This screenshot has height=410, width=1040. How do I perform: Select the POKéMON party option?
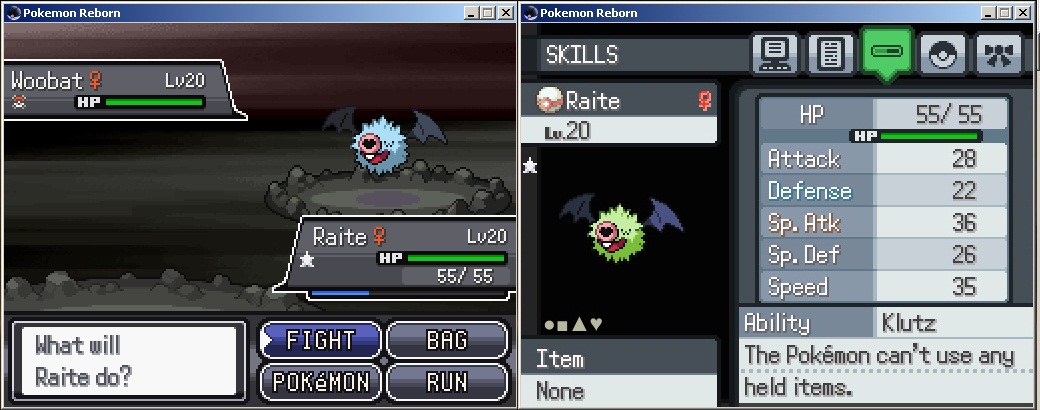point(322,381)
